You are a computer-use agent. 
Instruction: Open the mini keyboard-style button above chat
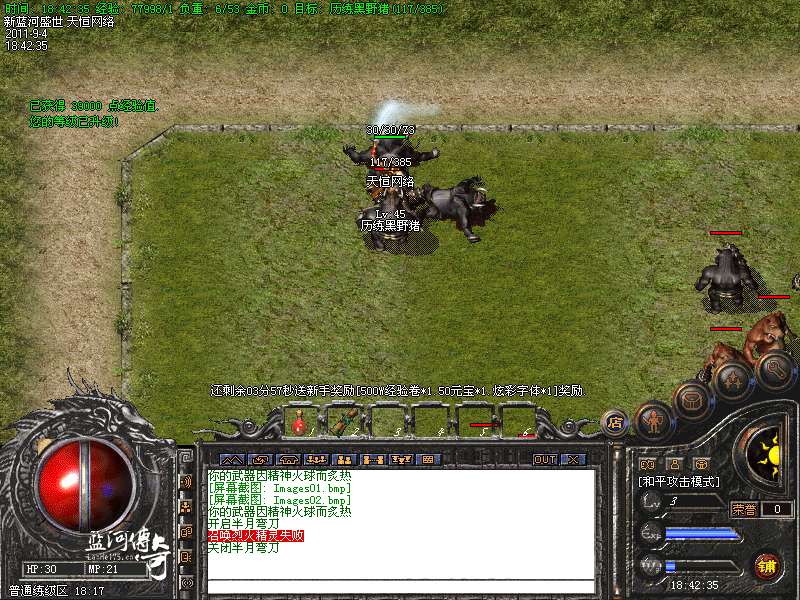click(x=429, y=459)
